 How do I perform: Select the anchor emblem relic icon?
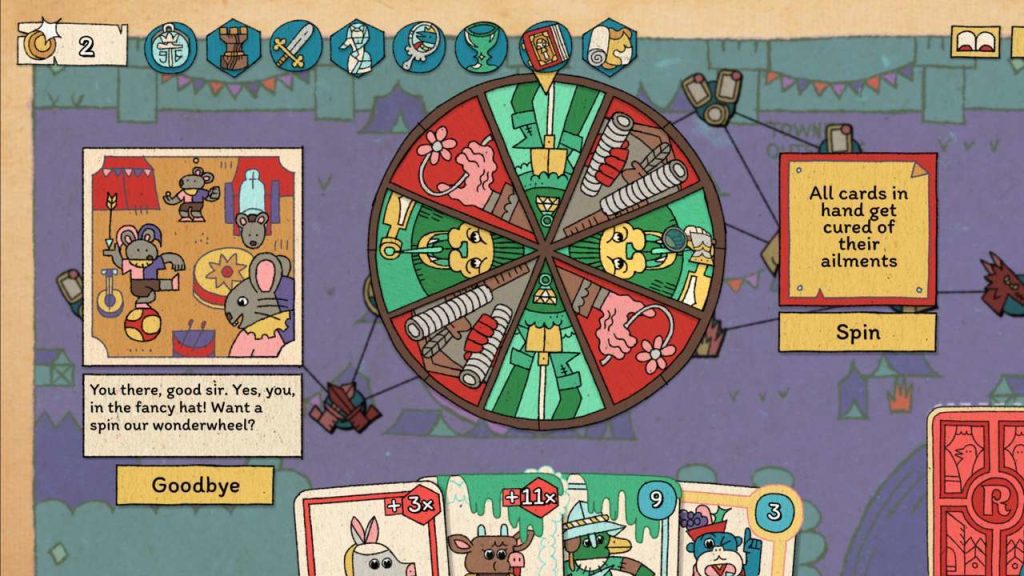[x=171, y=47]
